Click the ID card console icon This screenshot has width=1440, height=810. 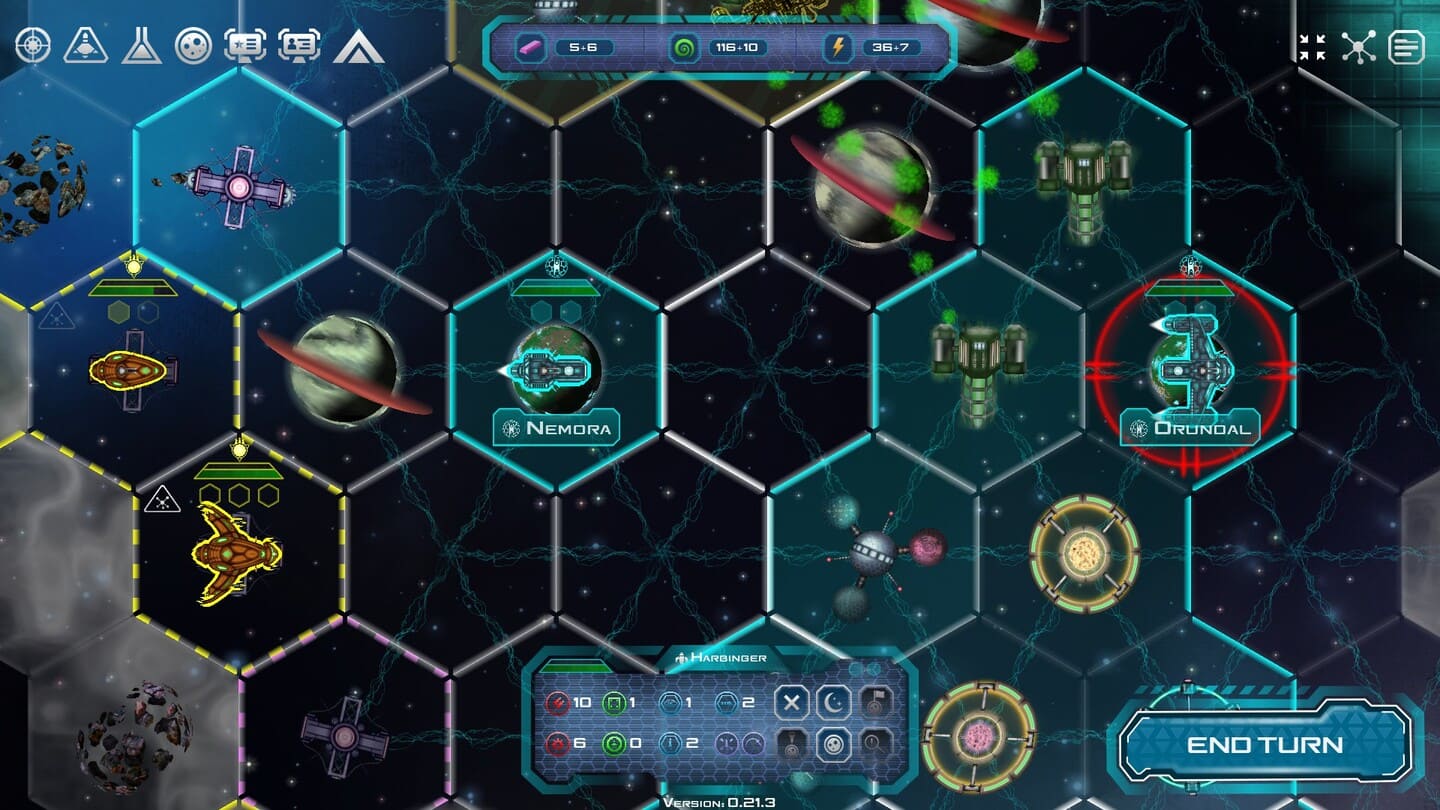pyautogui.click(x=297, y=45)
